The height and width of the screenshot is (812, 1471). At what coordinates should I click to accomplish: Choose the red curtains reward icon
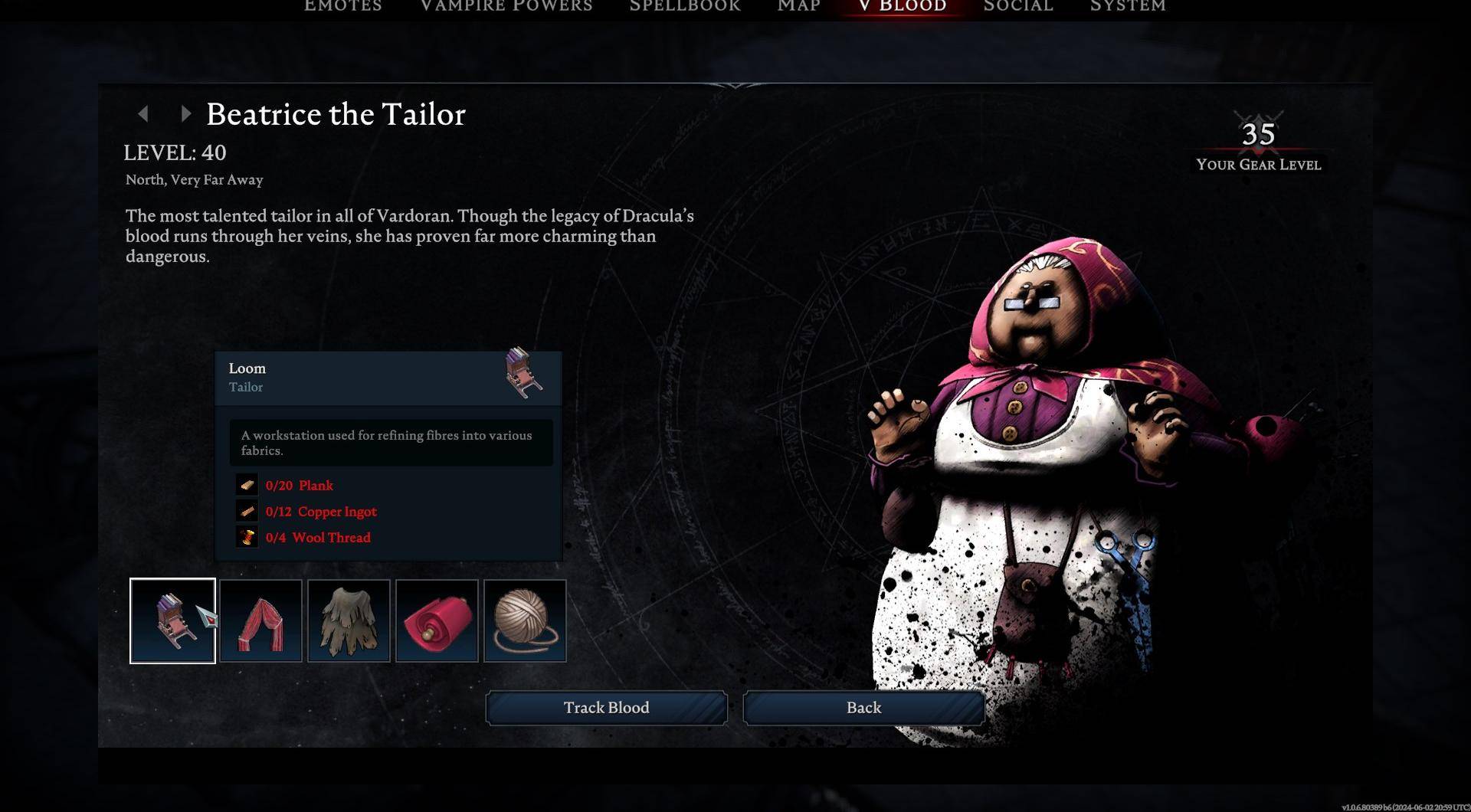pyautogui.click(x=260, y=620)
